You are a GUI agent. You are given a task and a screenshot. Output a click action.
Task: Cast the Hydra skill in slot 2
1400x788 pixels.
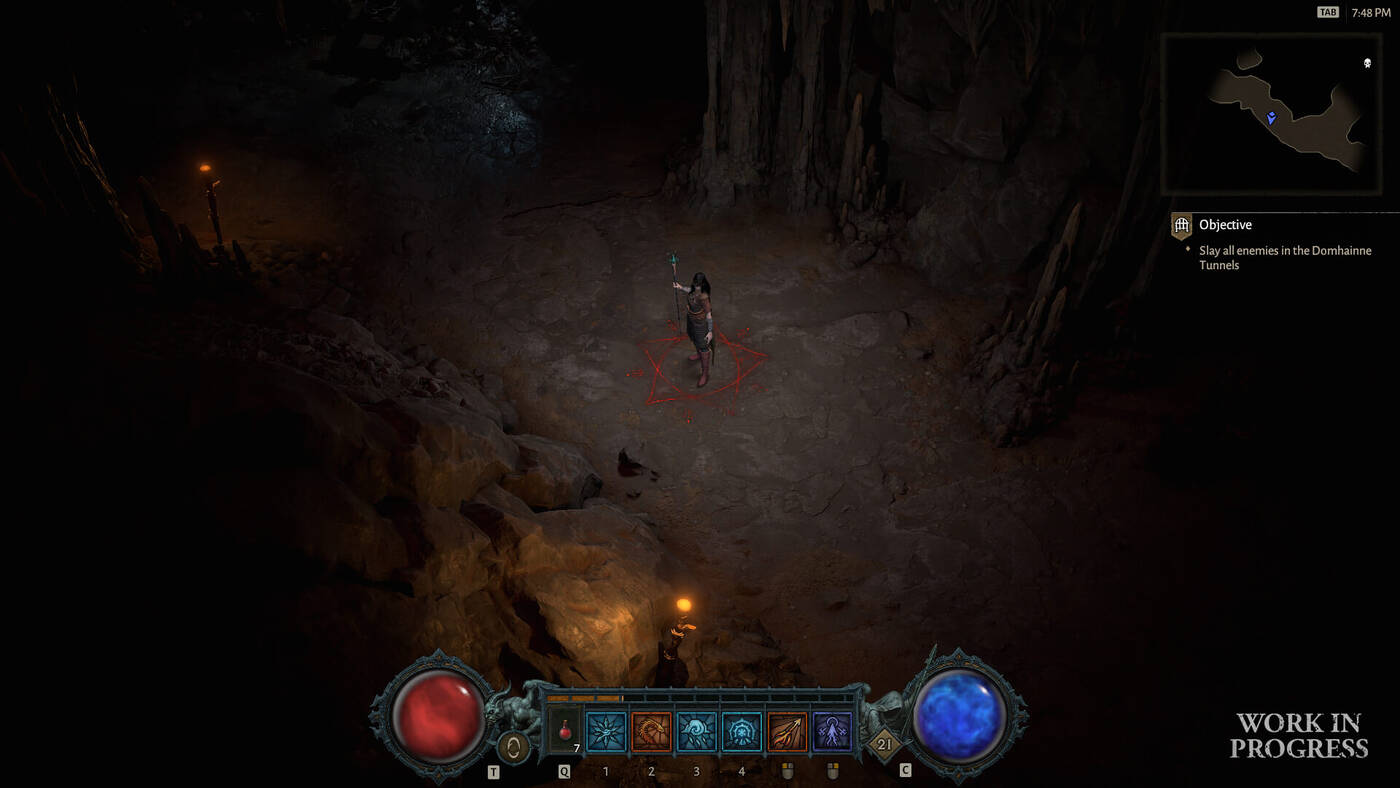(x=651, y=731)
